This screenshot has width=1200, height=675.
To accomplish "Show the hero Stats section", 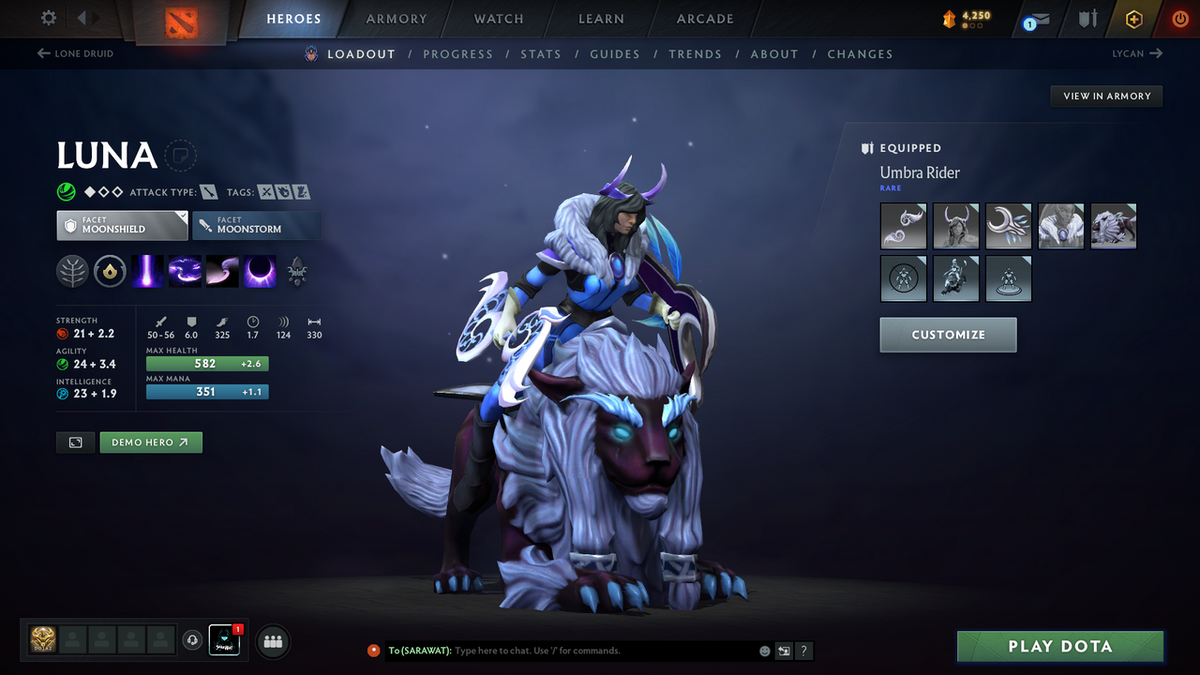I will pos(540,54).
